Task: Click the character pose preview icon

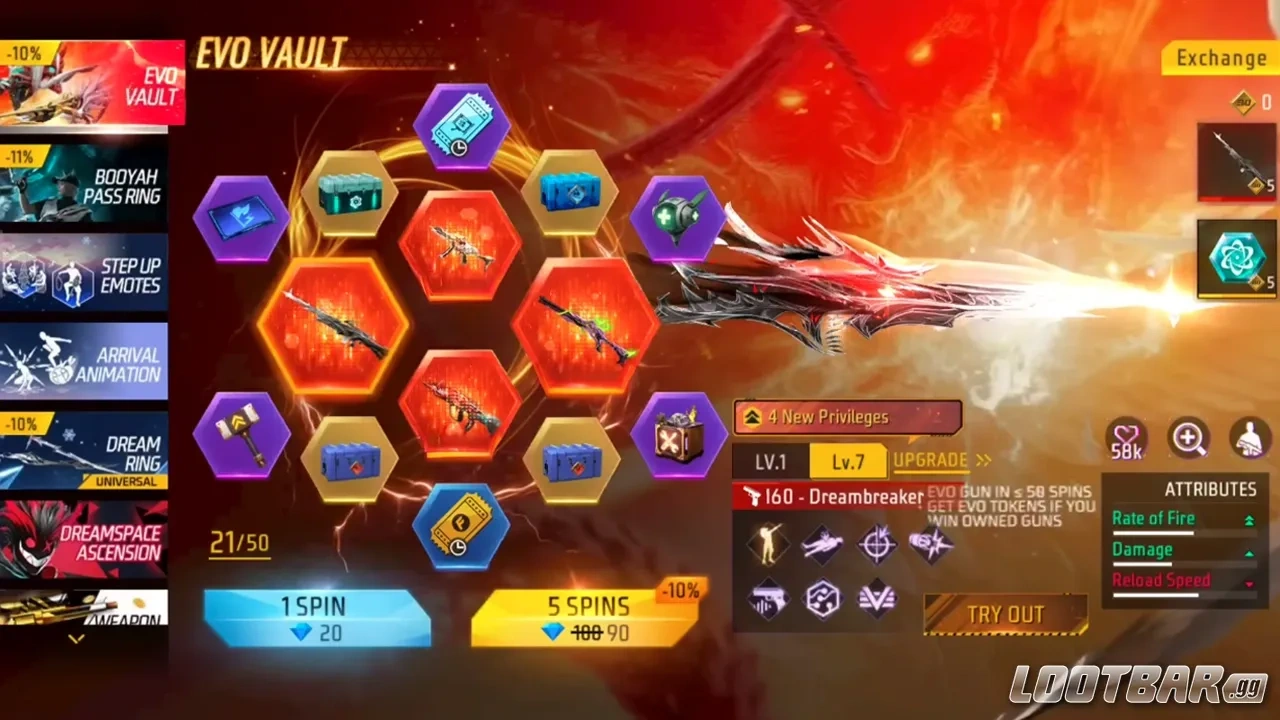Action: point(1248,440)
